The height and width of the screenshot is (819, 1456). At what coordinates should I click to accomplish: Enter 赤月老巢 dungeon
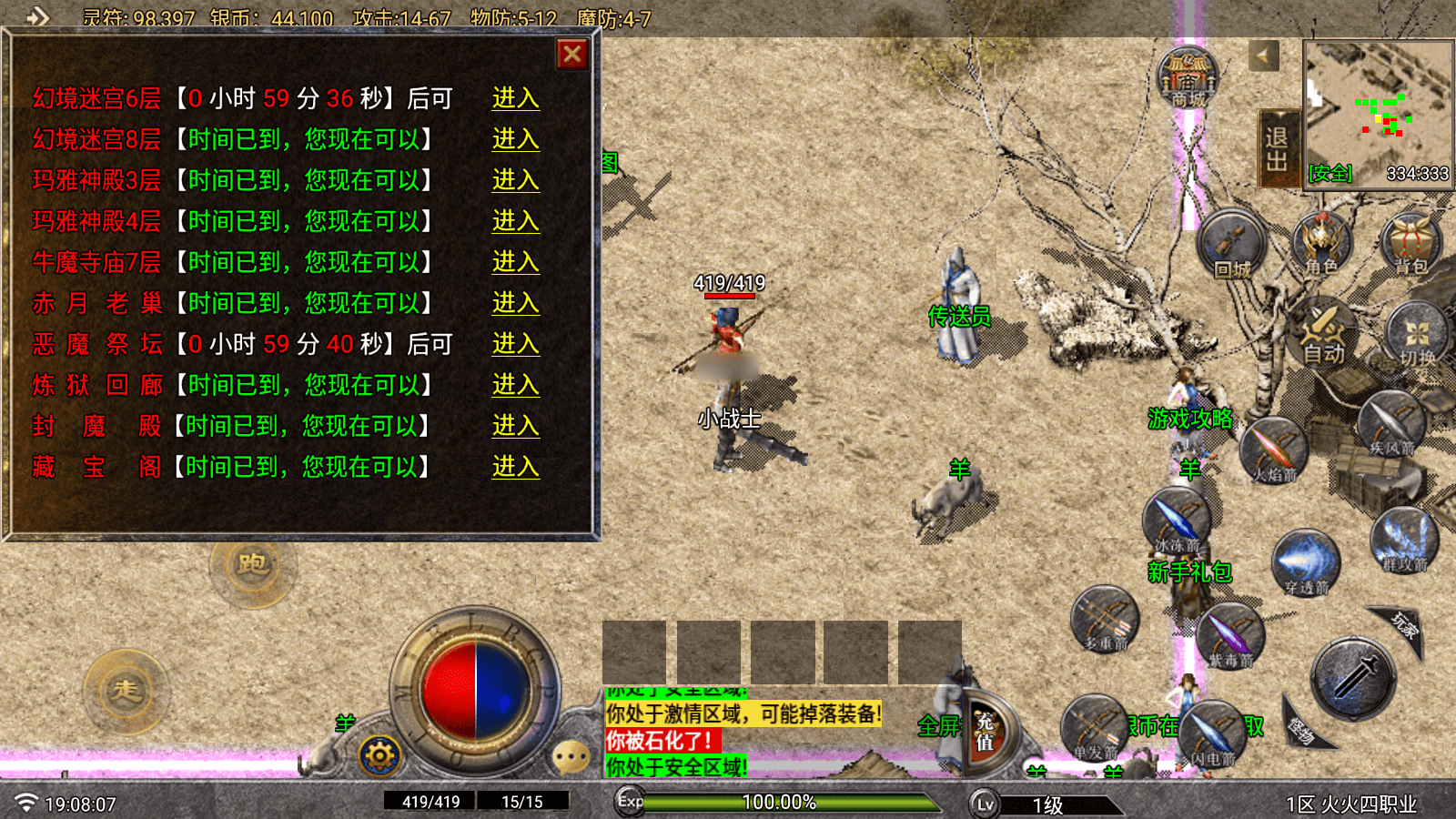click(x=515, y=303)
